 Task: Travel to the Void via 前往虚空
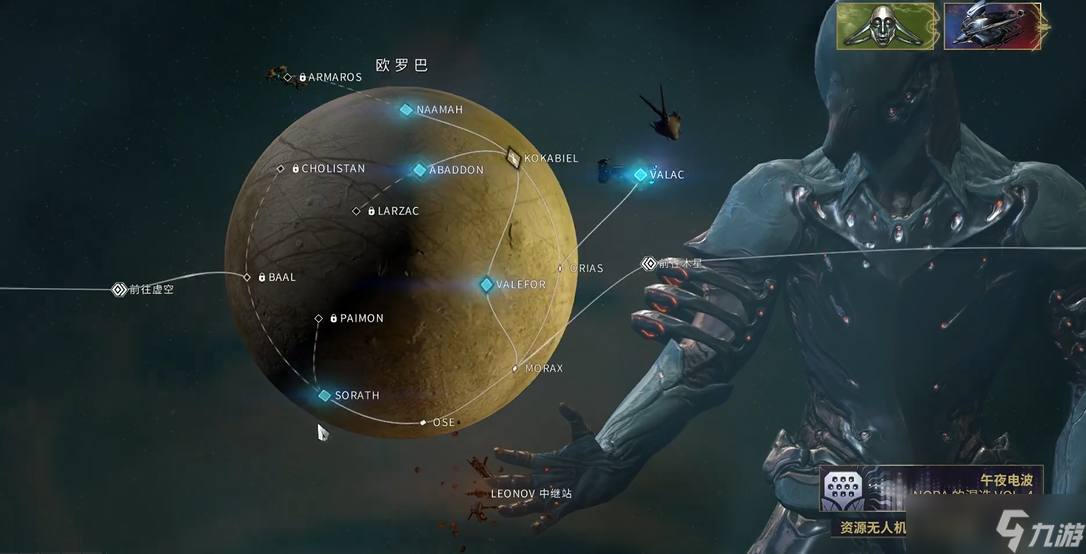pos(118,290)
